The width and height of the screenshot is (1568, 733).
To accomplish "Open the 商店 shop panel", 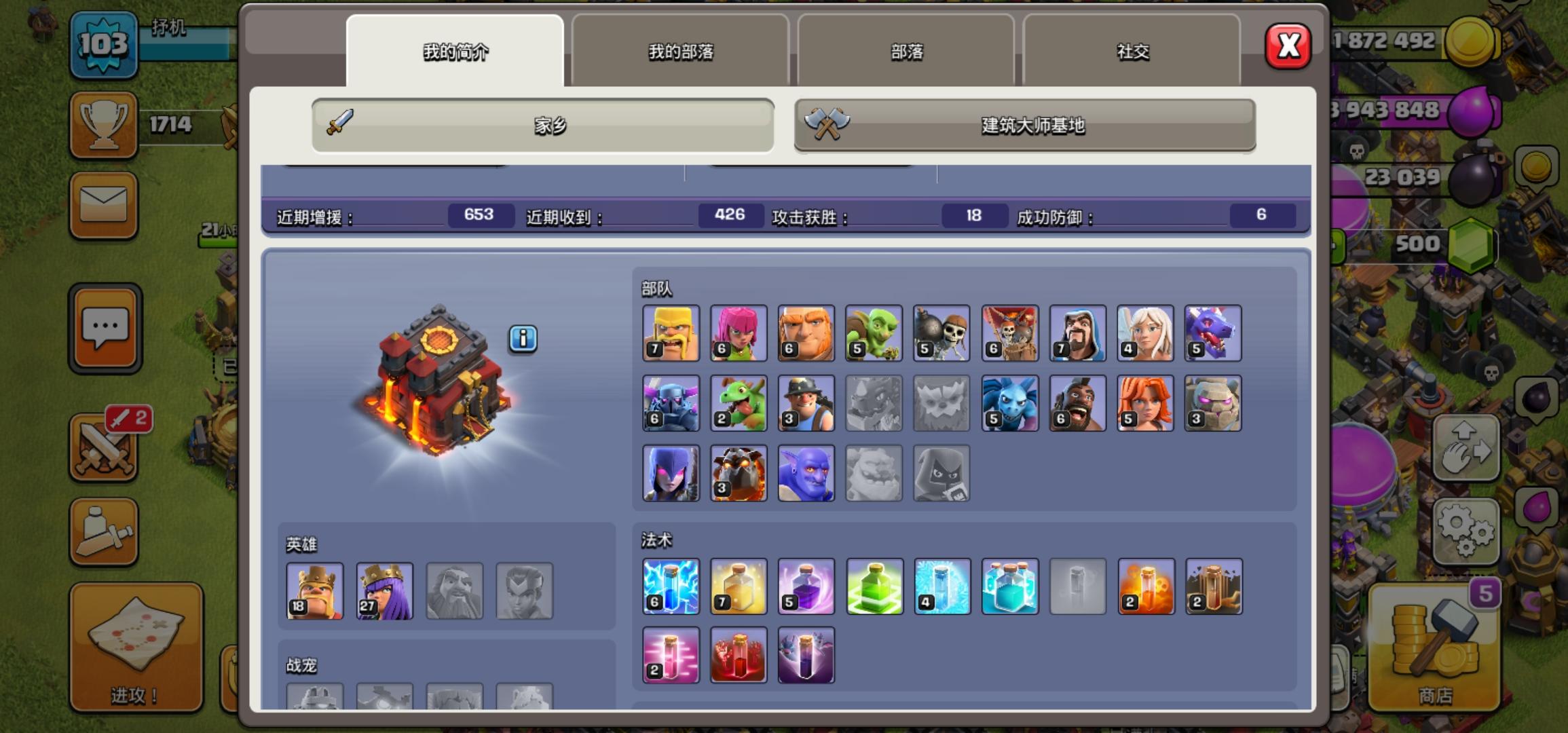I will tap(1434, 645).
